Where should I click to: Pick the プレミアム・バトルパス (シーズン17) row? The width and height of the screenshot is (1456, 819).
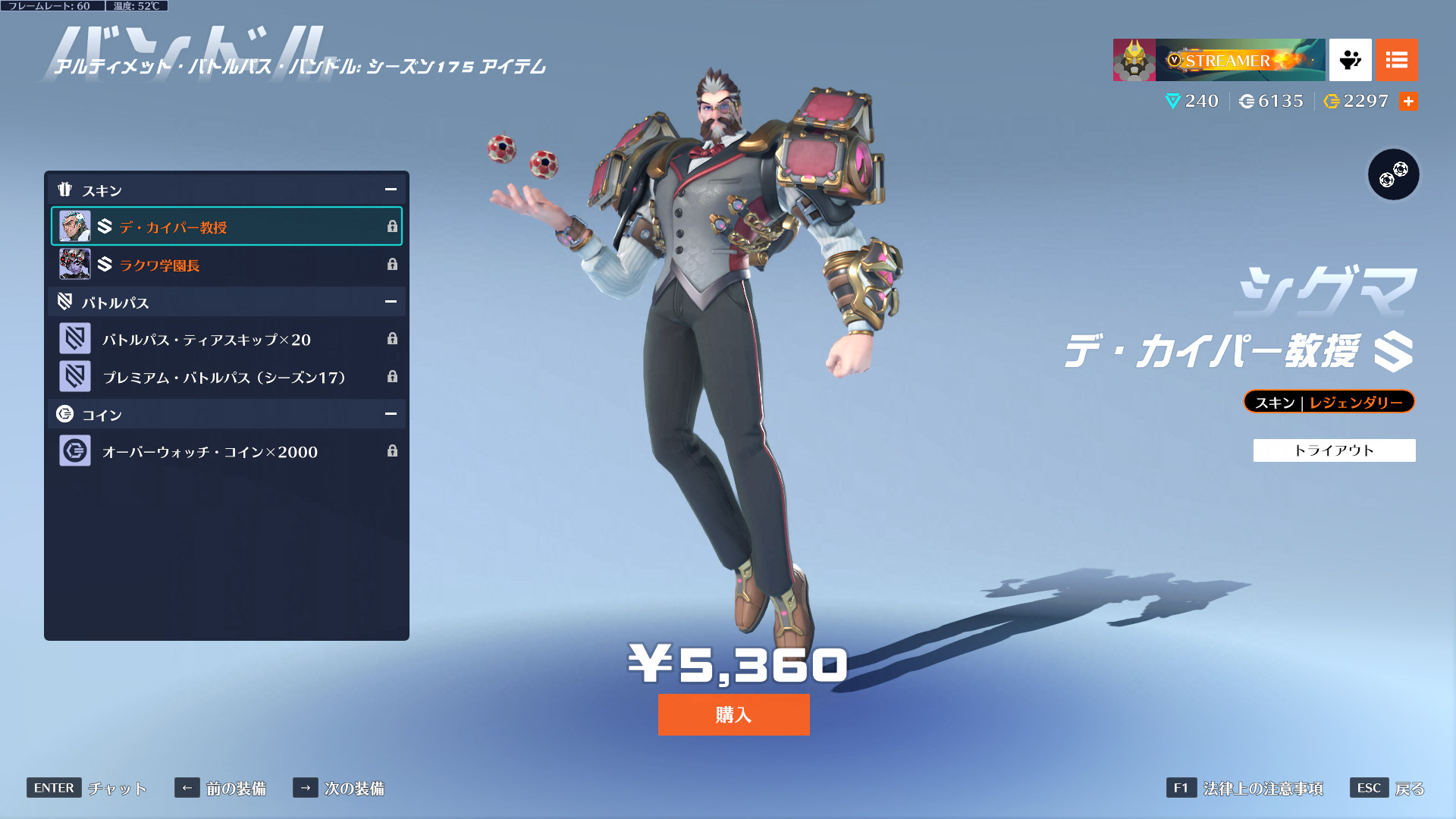226,377
